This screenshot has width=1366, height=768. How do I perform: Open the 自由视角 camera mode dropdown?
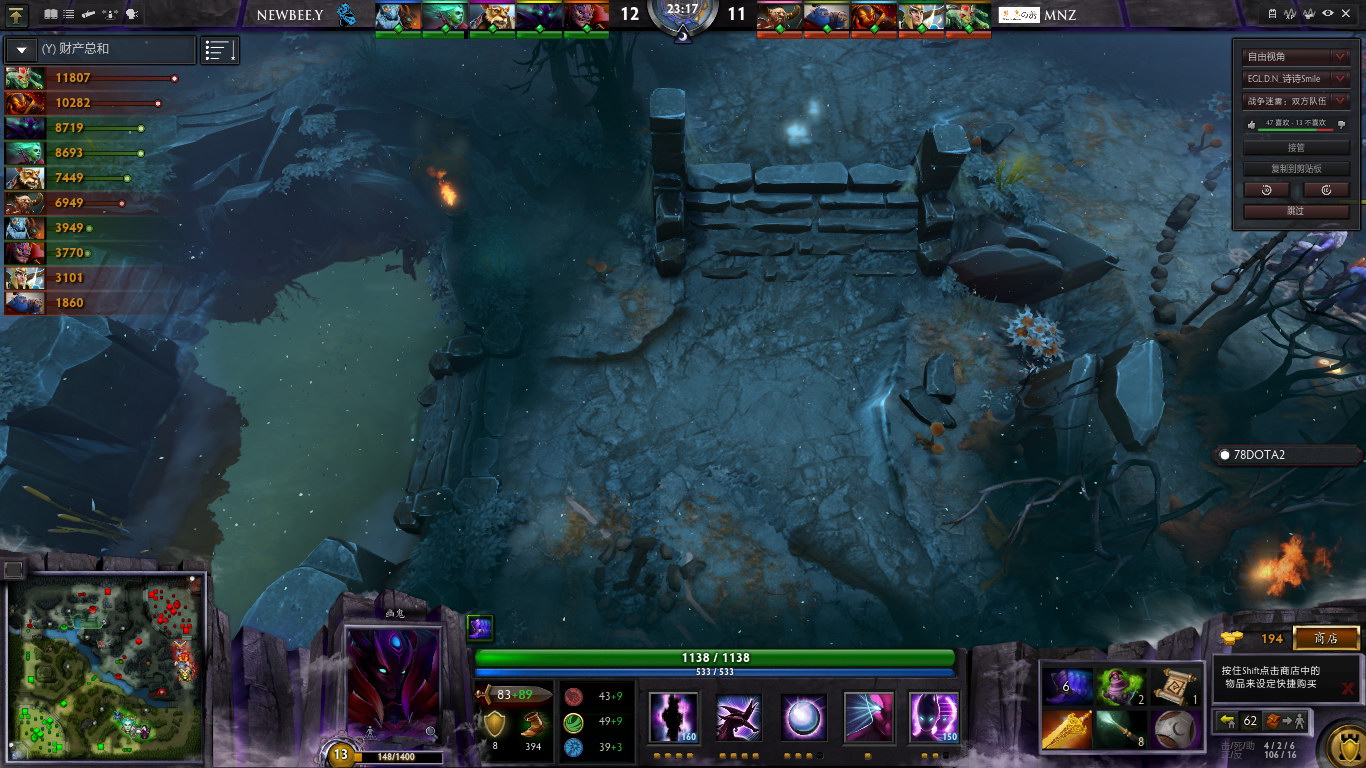(x=1296, y=57)
